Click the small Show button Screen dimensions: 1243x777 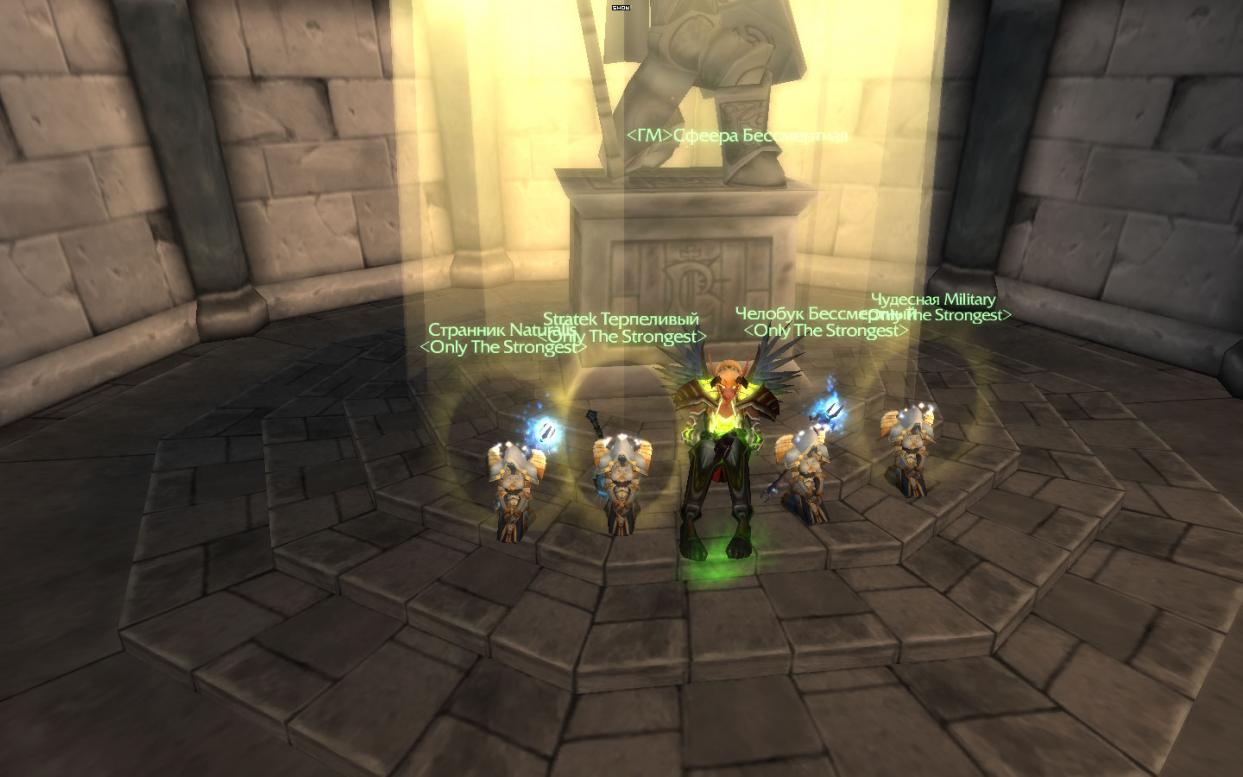coord(621,7)
